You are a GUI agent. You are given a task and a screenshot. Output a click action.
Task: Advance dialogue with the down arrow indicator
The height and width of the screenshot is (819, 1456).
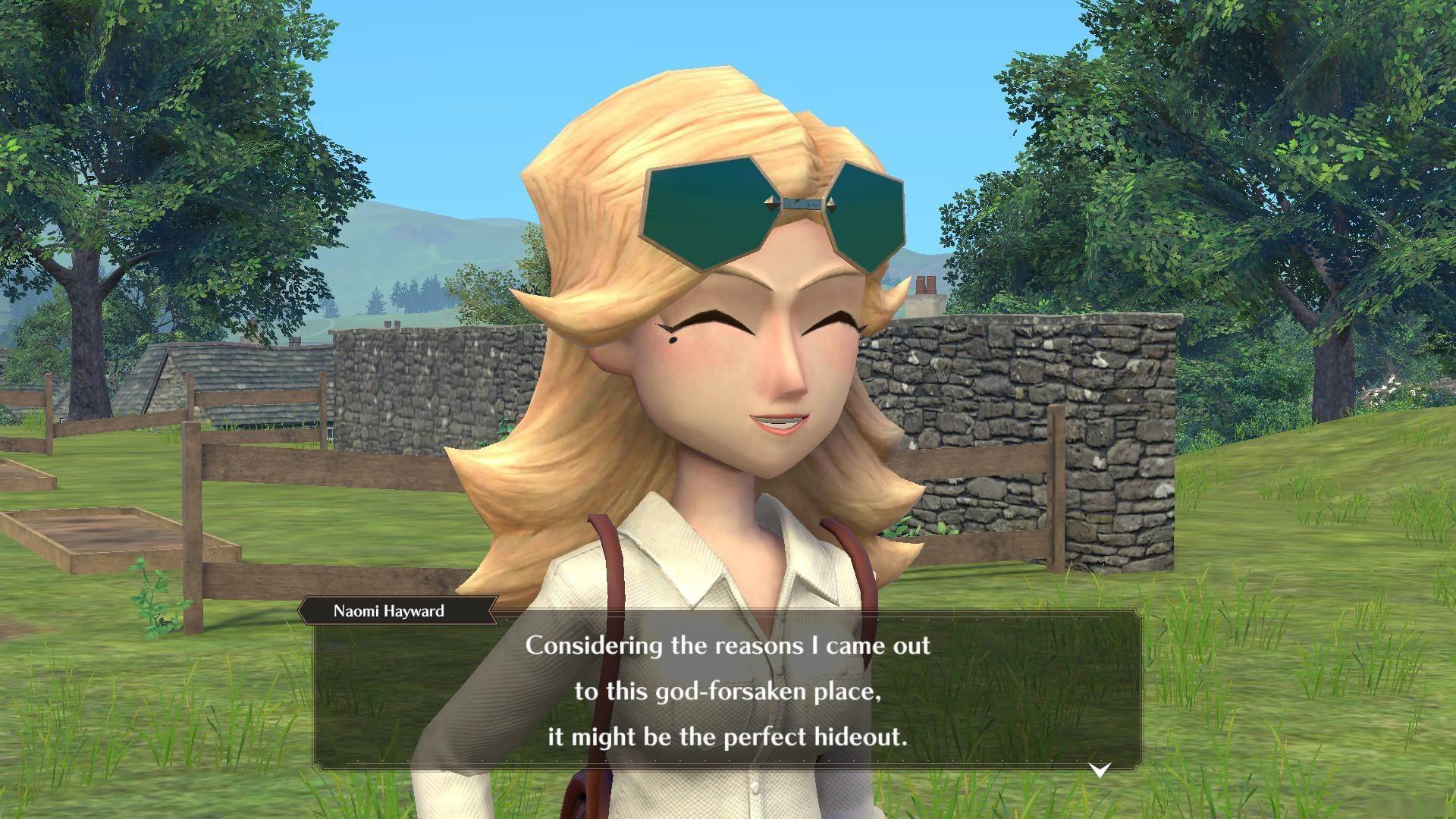coord(1100,770)
